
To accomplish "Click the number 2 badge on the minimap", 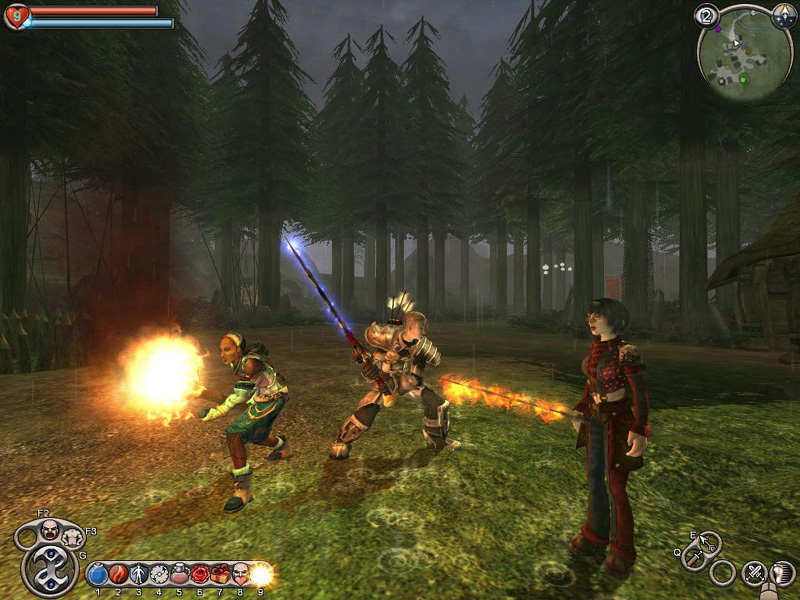I will [707, 16].
